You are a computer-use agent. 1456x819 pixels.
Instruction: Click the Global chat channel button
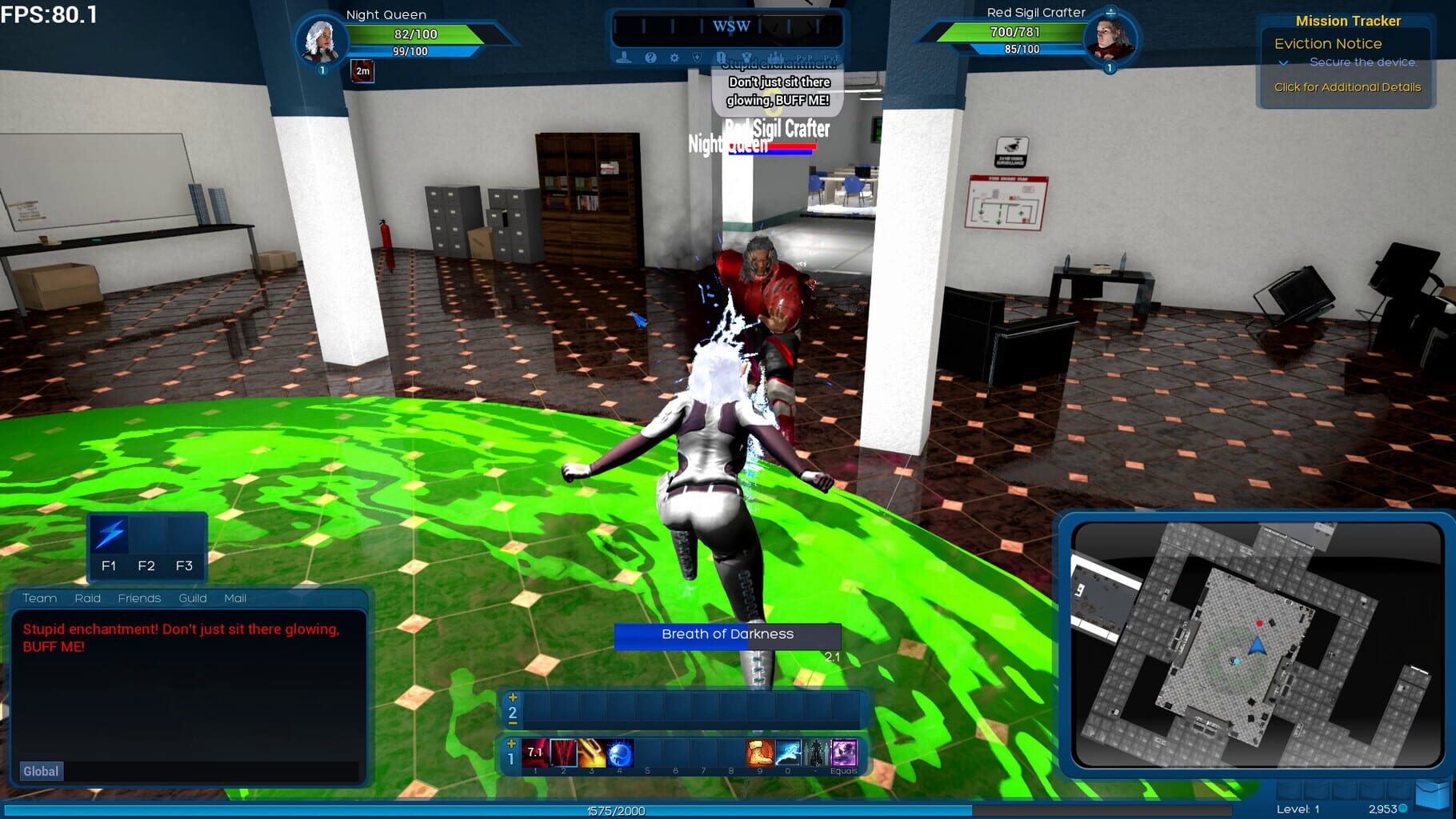tap(41, 771)
